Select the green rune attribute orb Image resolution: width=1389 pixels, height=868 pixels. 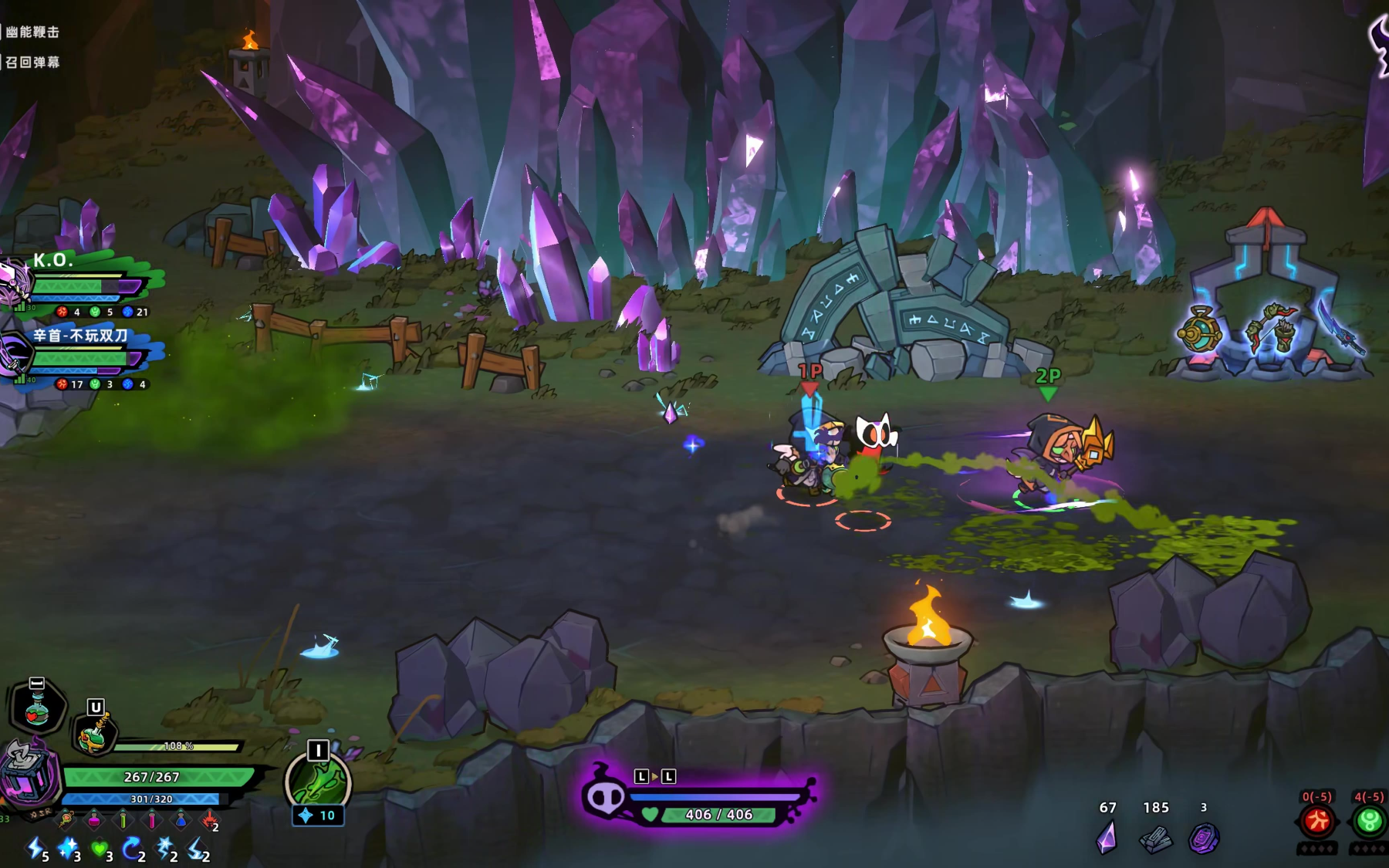pos(1369,822)
